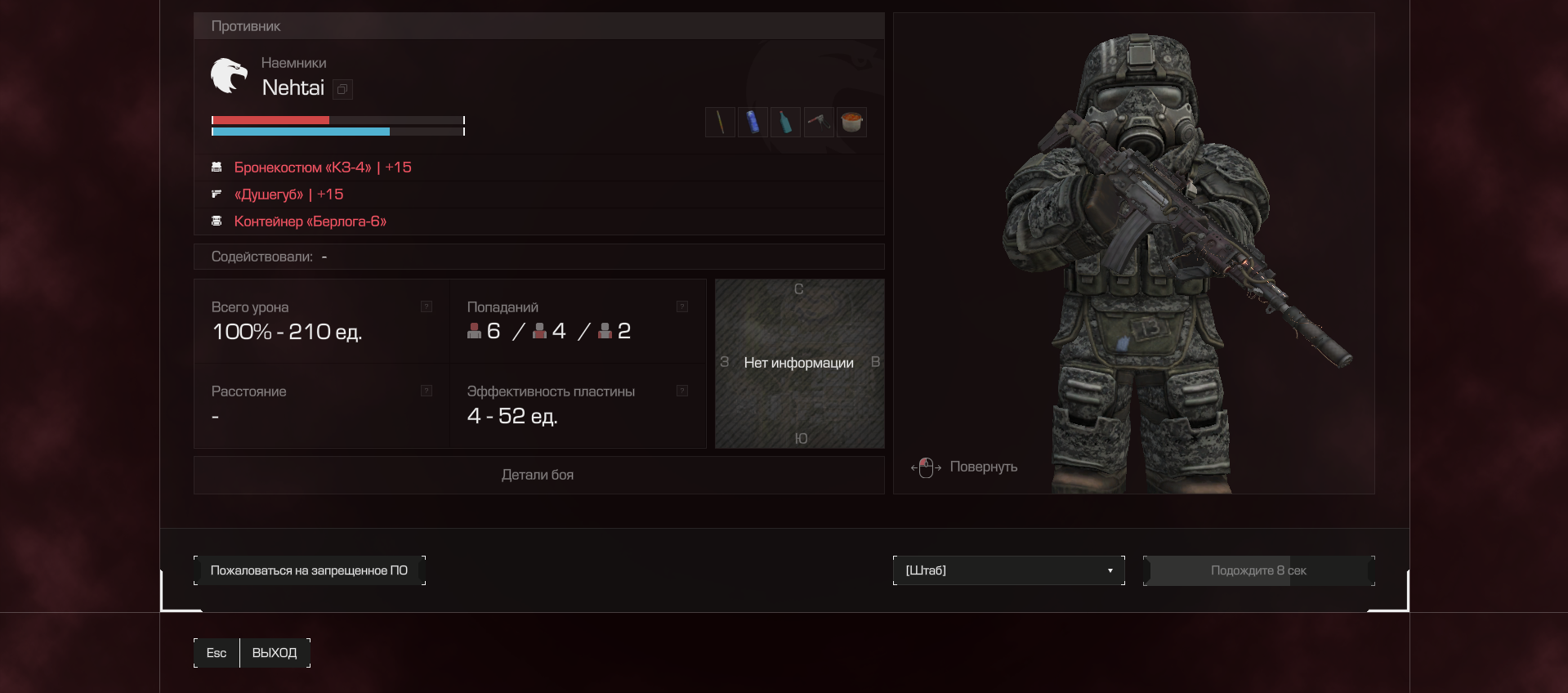
Task: Inspect the teal bottle item slot
Action: click(x=785, y=123)
